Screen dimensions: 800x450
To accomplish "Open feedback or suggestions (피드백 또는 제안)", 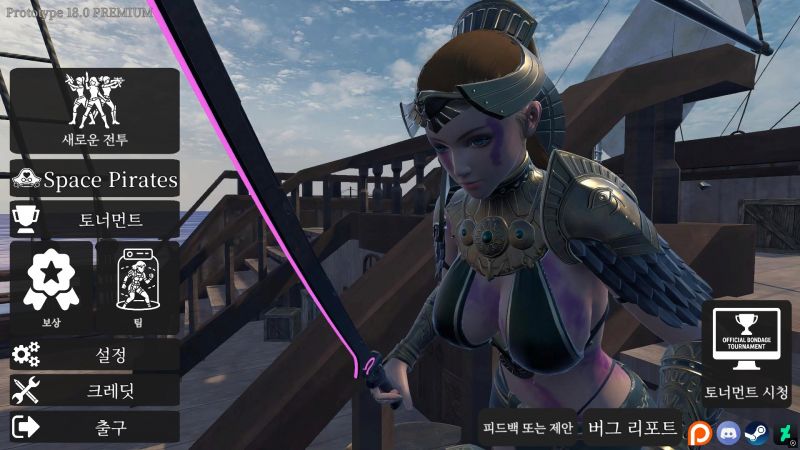I will point(527,428).
